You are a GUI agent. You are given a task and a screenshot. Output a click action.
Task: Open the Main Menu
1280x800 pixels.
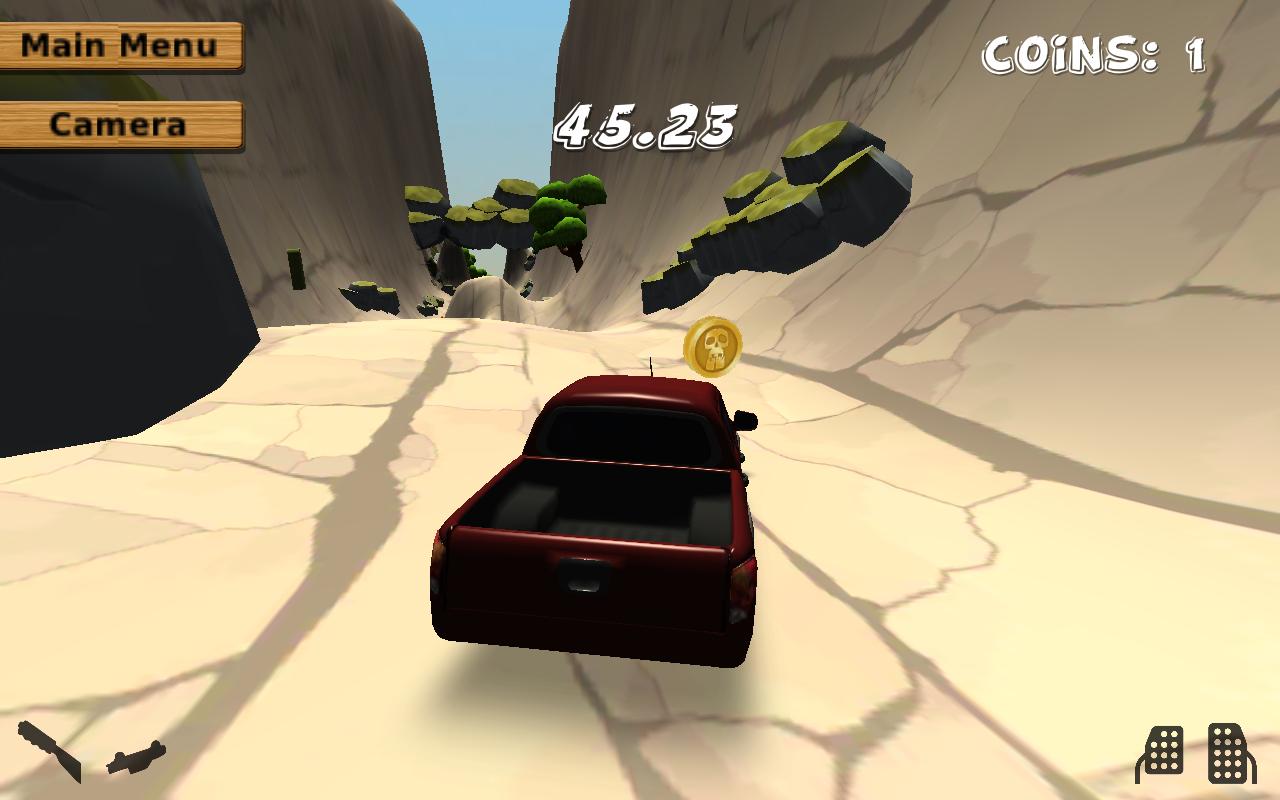120,46
